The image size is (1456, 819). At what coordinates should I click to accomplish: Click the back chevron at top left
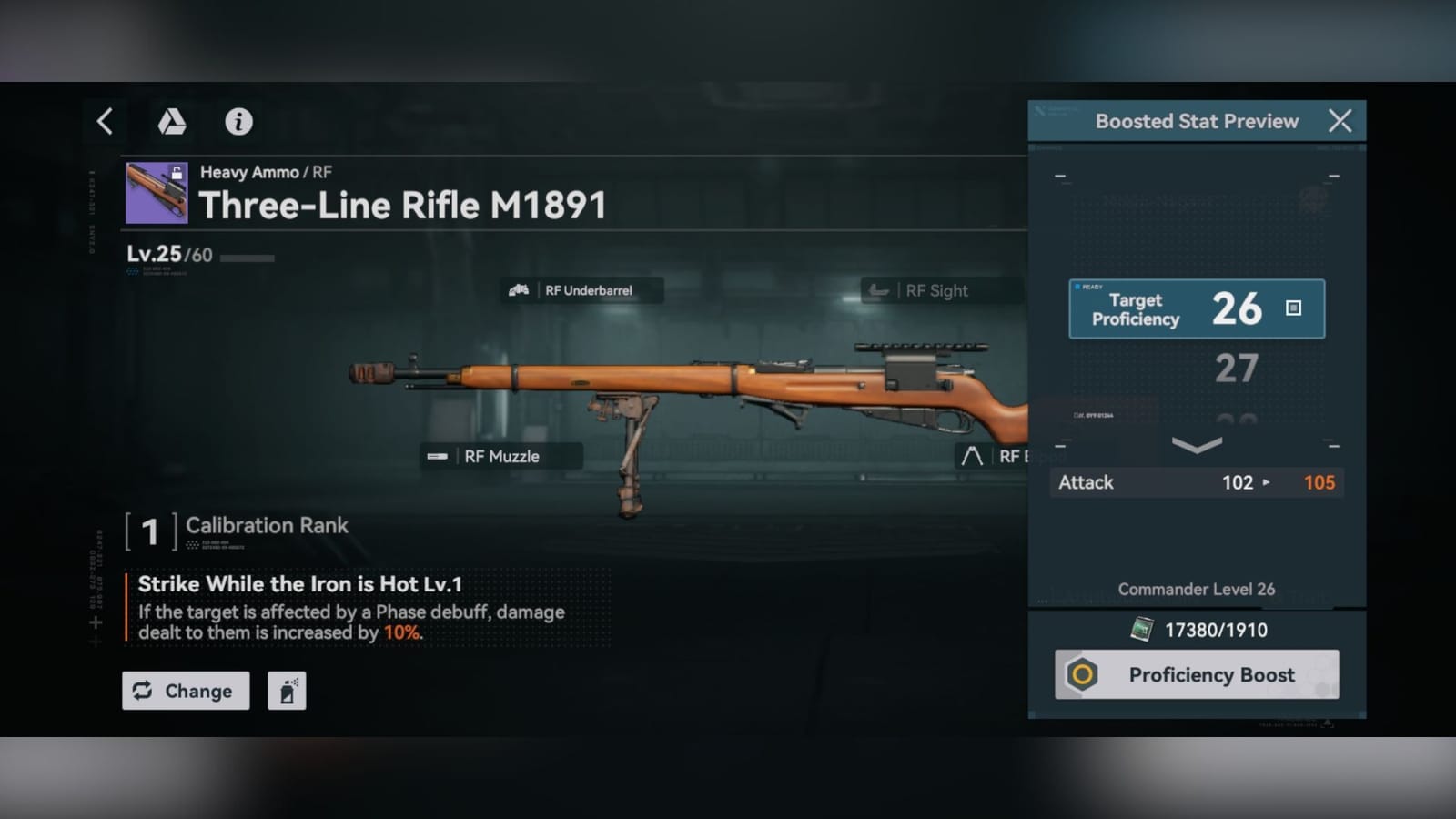(x=103, y=121)
